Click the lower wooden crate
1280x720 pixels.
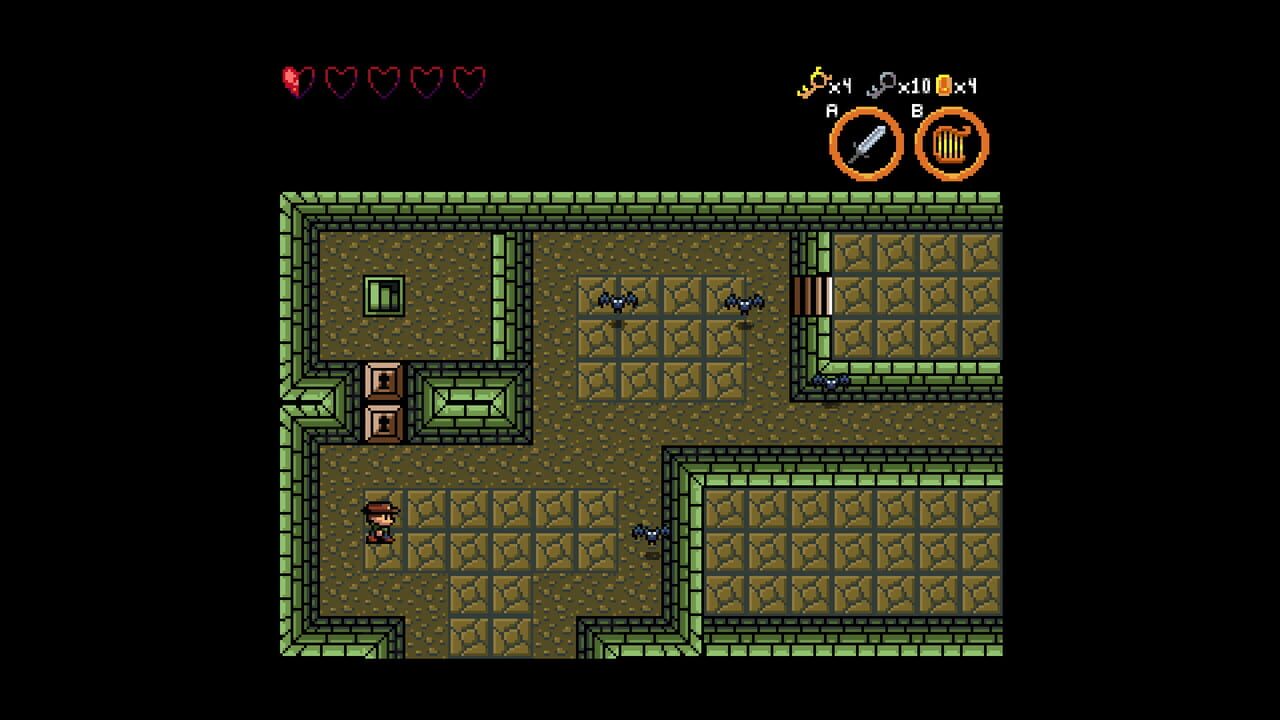[x=383, y=424]
